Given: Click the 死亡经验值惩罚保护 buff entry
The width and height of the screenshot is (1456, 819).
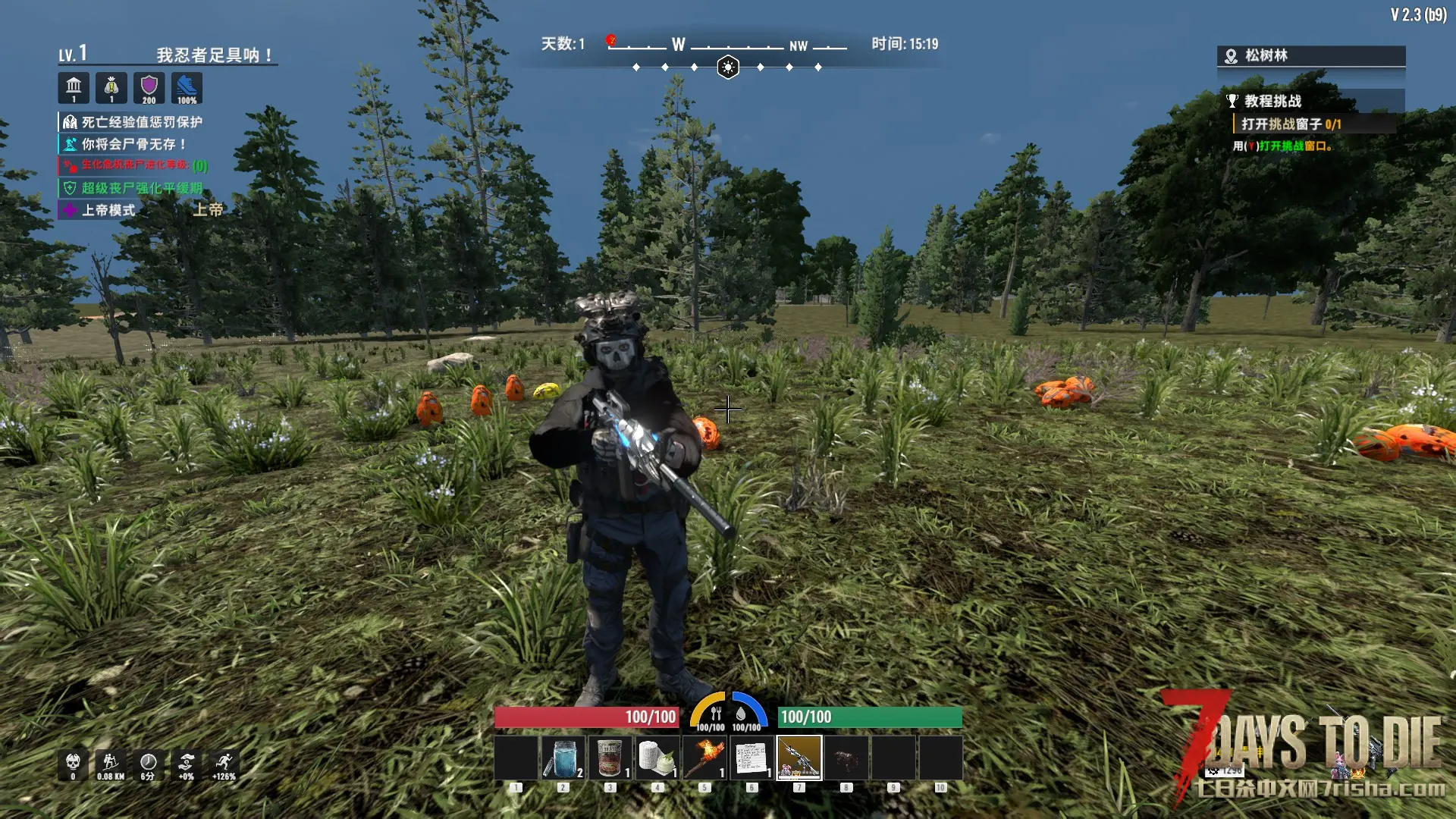Looking at the screenshot, I should [x=141, y=122].
